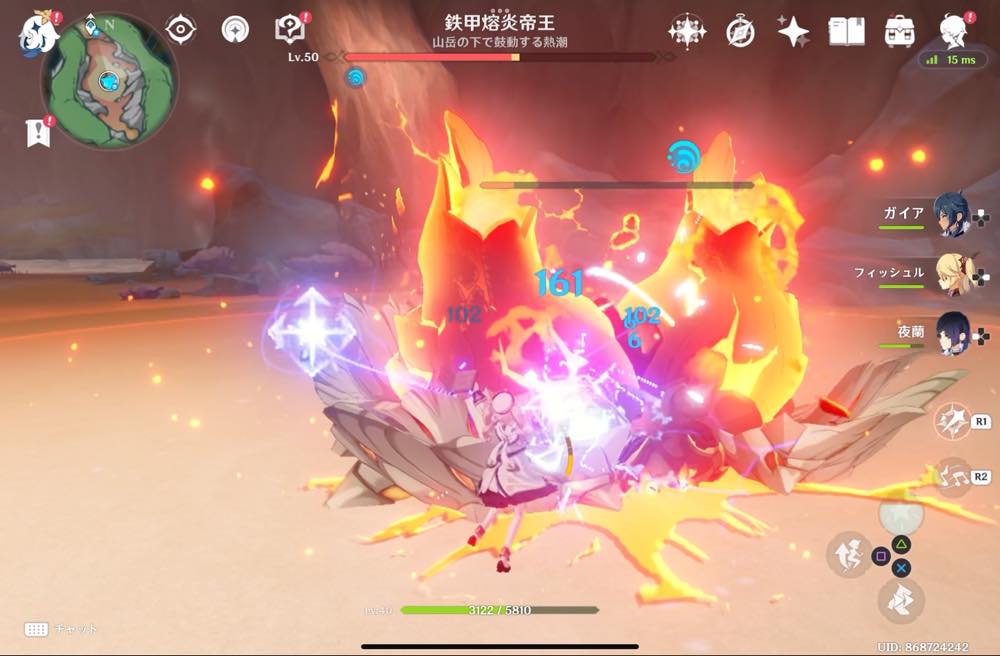Viewport: 1000px width, 656px height.
Task: Switch to party member 夜蘭
Action: (951, 333)
